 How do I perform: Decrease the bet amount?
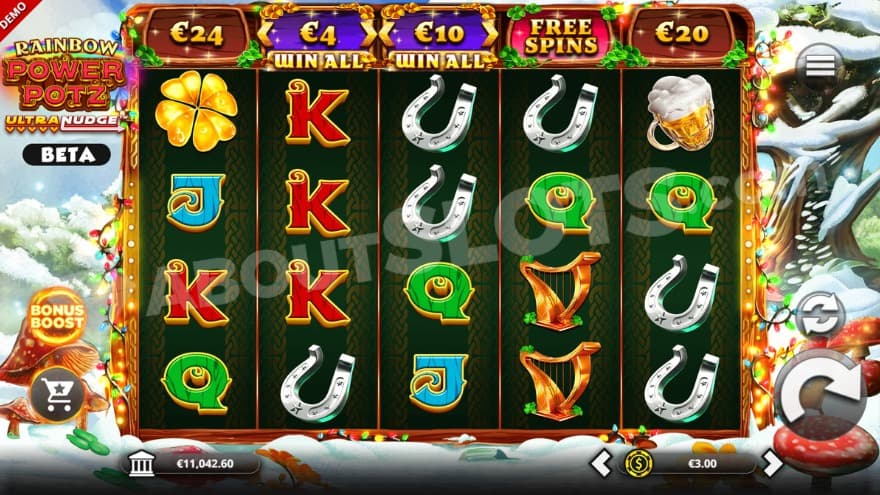(x=600, y=463)
